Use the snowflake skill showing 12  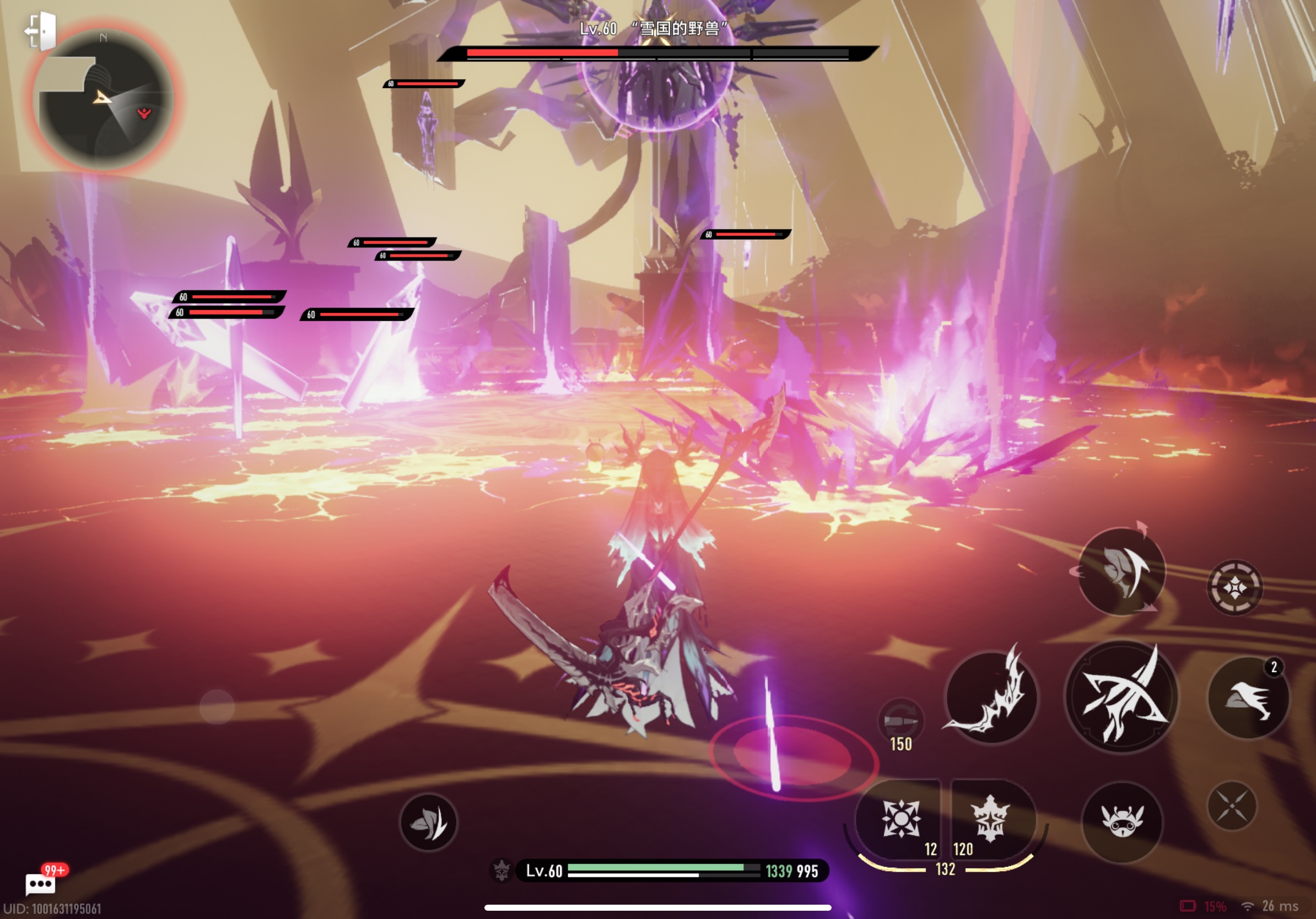coord(900,819)
